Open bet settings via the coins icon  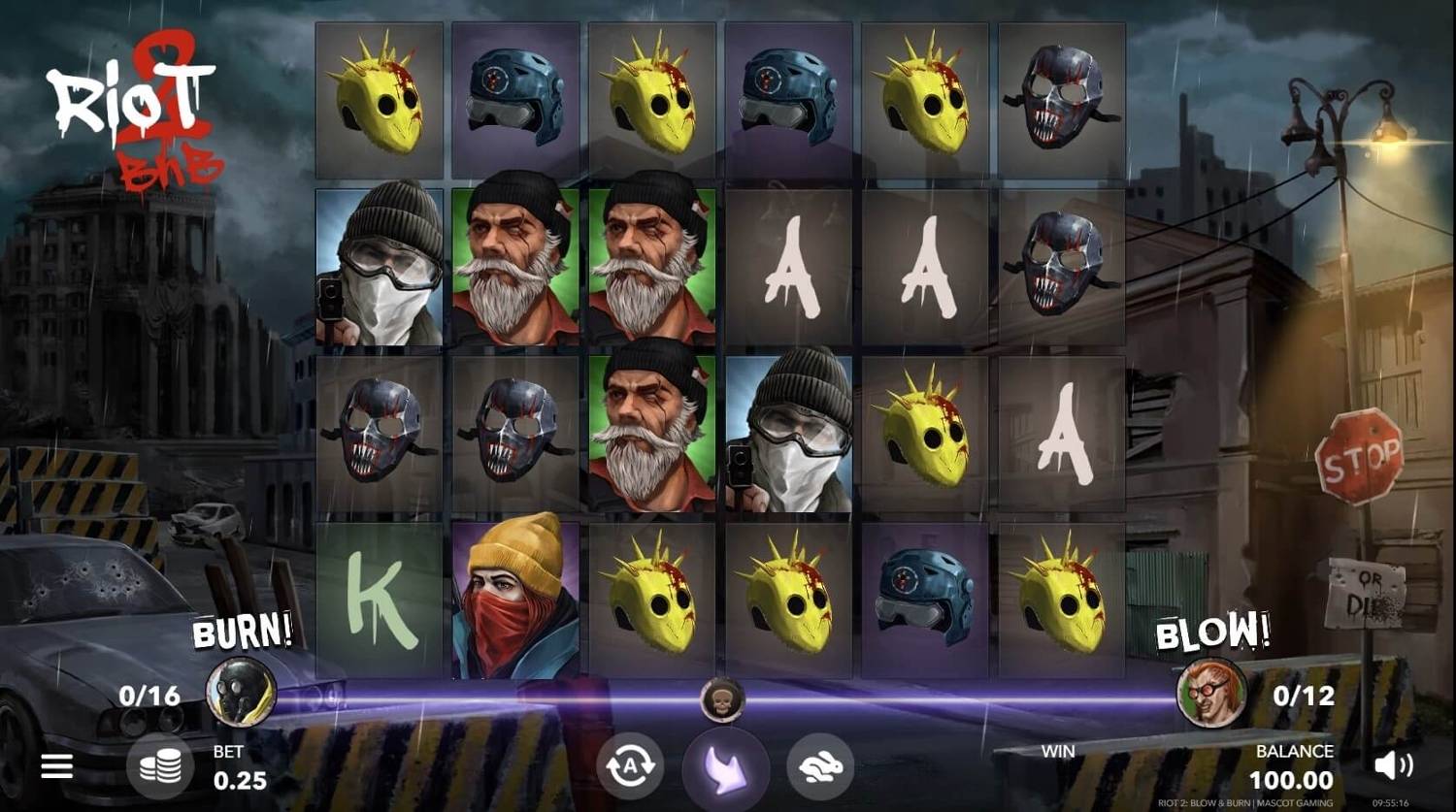point(162,766)
